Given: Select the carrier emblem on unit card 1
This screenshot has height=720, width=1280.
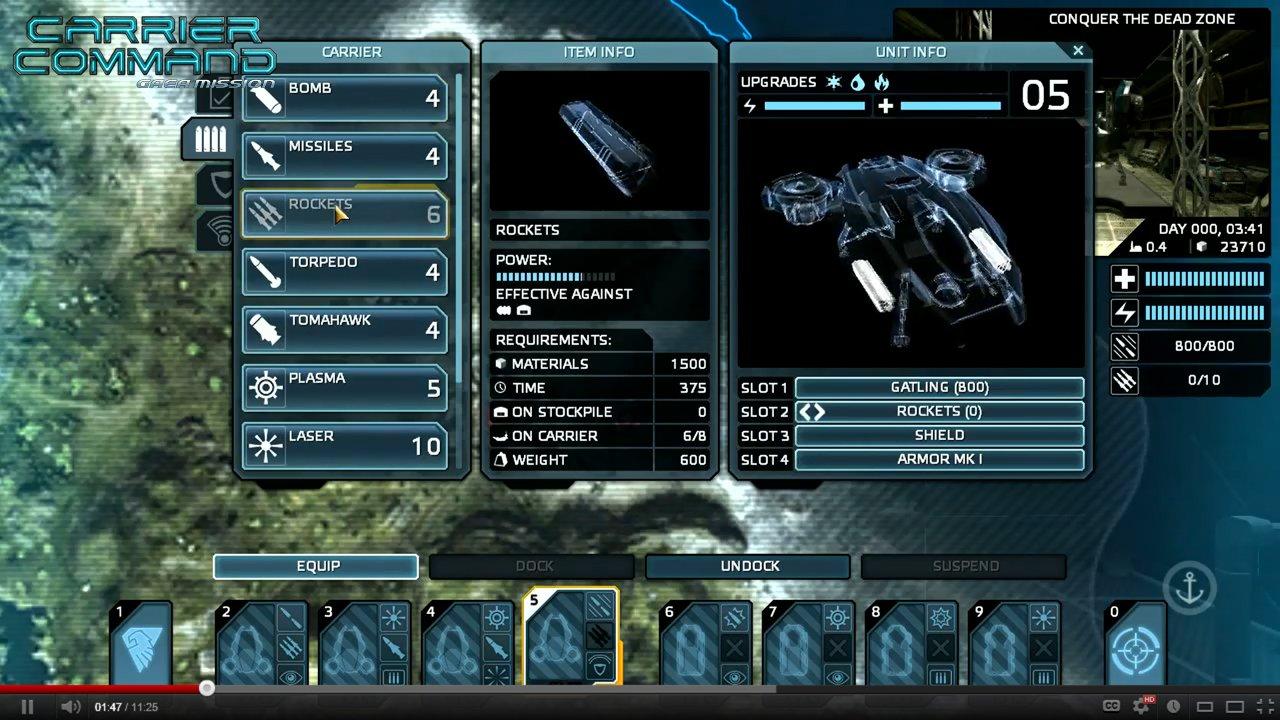Looking at the screenshot, I should (x=140, y=643).
